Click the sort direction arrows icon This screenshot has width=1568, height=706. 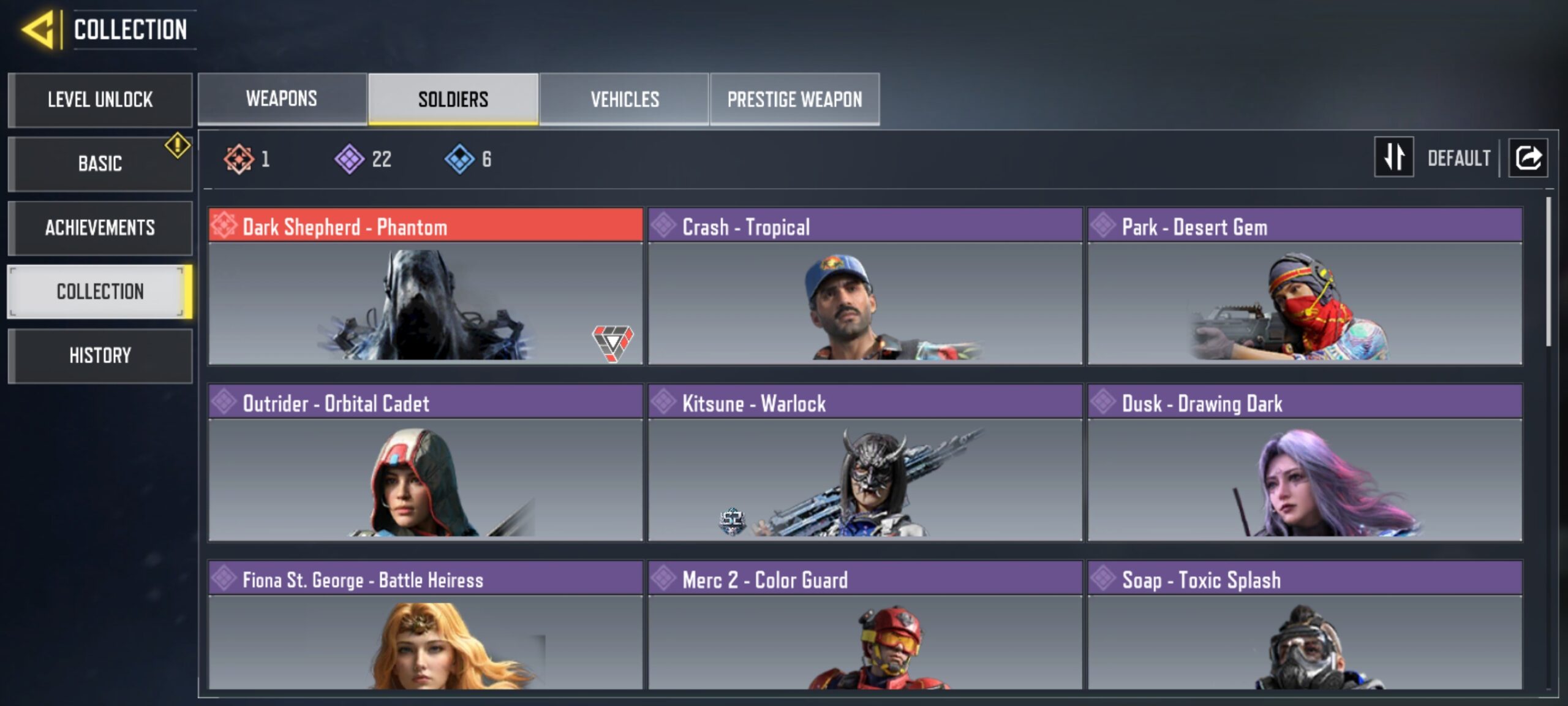(x=1395, y=158)
